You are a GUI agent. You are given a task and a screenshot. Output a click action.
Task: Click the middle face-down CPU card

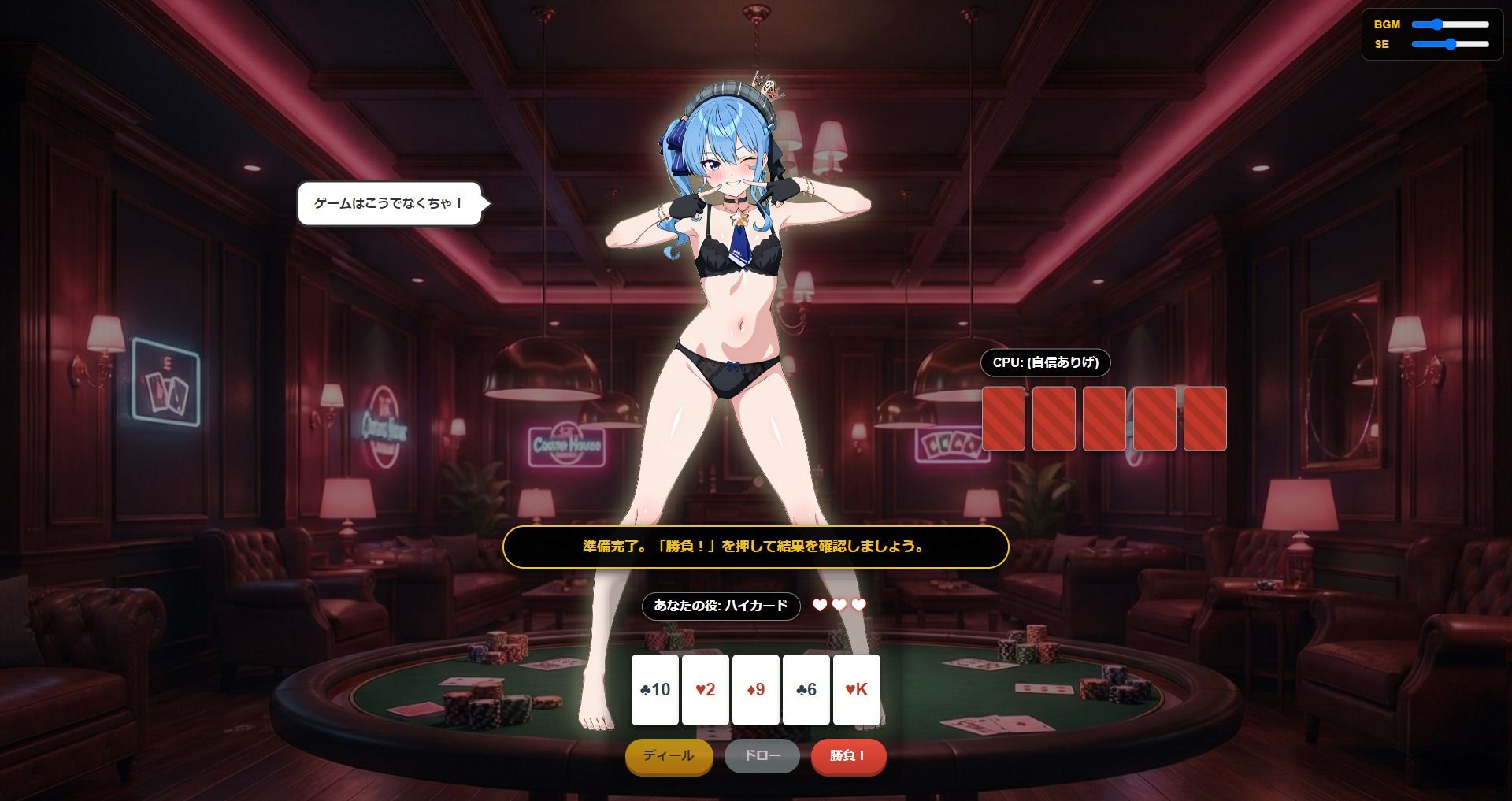coord(1103,419)
